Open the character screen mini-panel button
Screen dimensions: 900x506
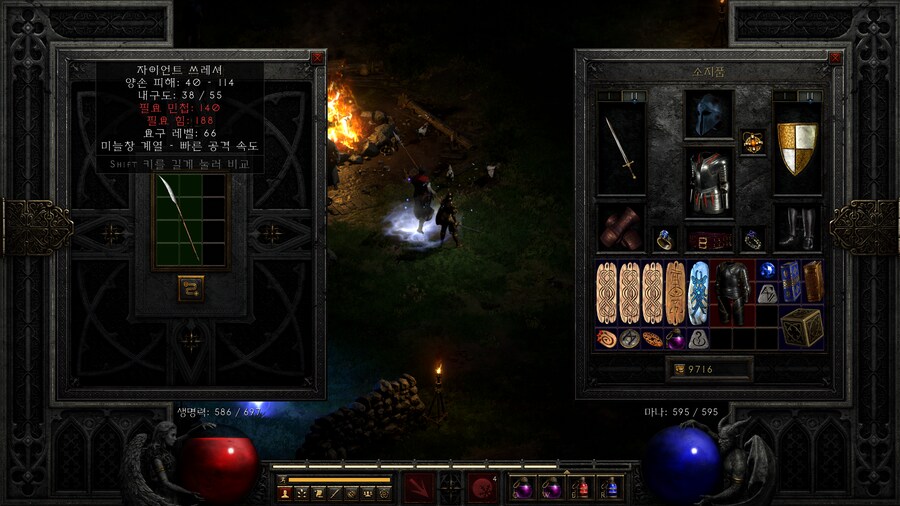286,493
